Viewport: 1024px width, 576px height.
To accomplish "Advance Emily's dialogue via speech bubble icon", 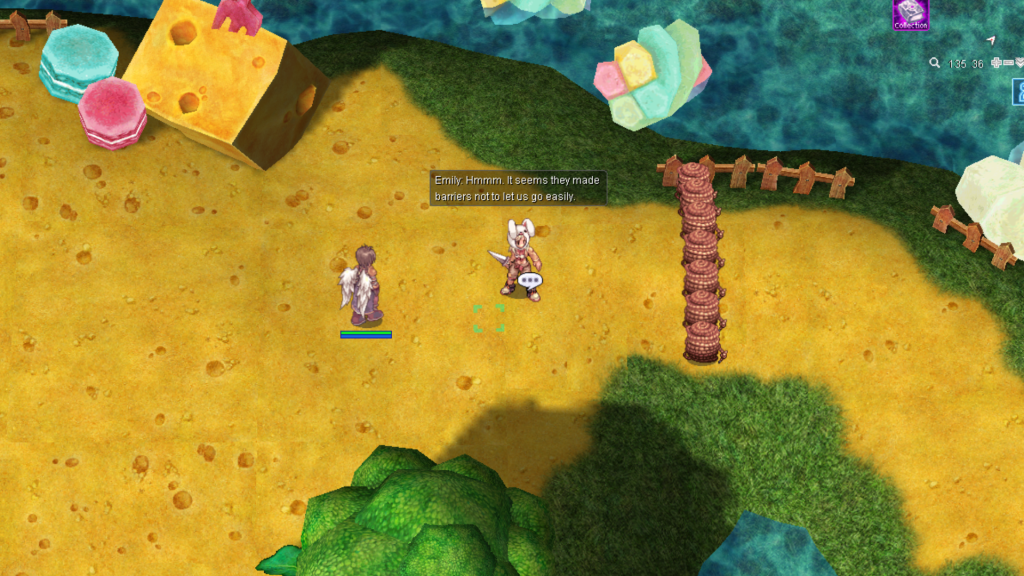I will pos(530,281).
